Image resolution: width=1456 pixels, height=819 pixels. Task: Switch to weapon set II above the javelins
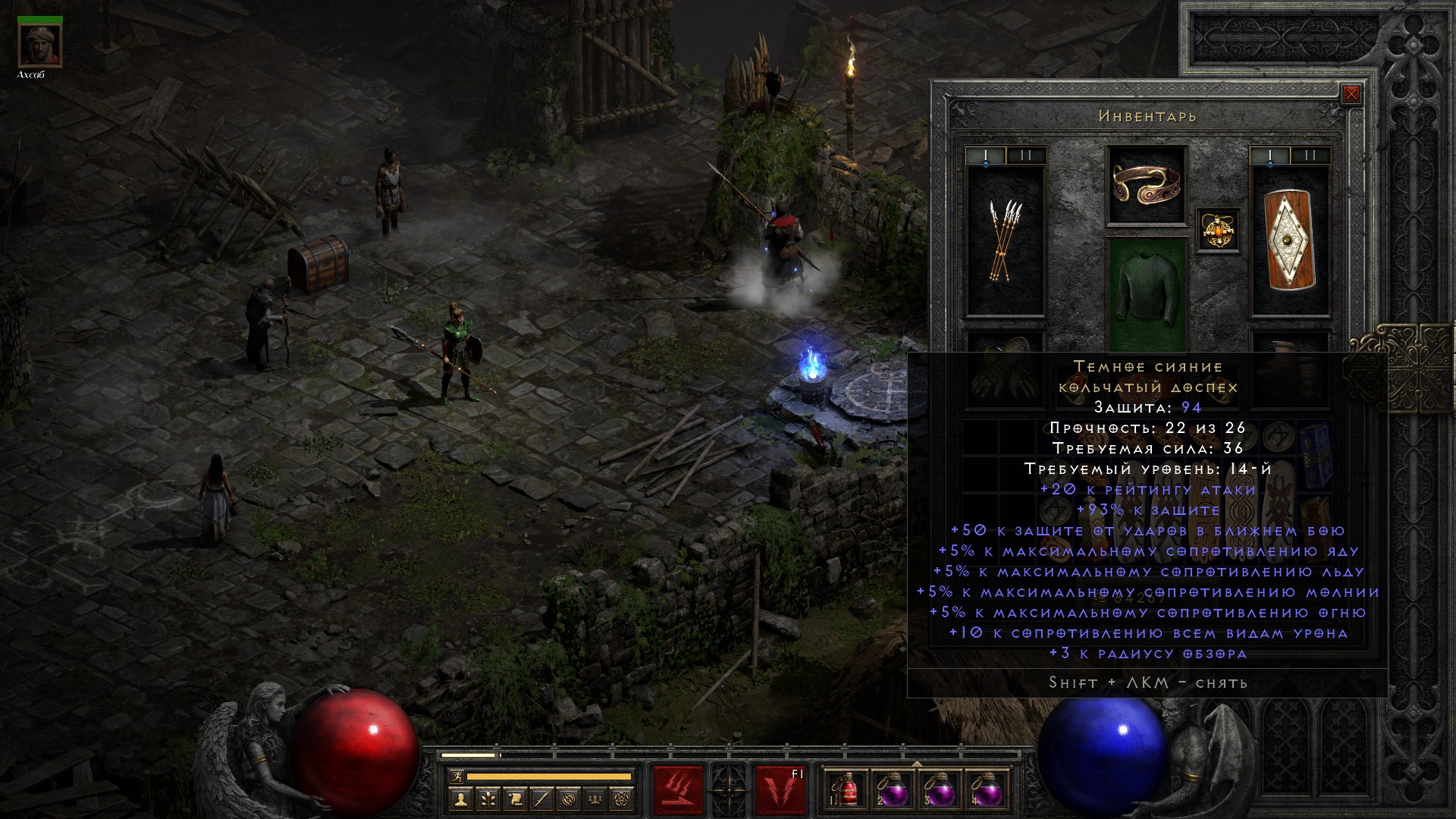click(1026, 155)
